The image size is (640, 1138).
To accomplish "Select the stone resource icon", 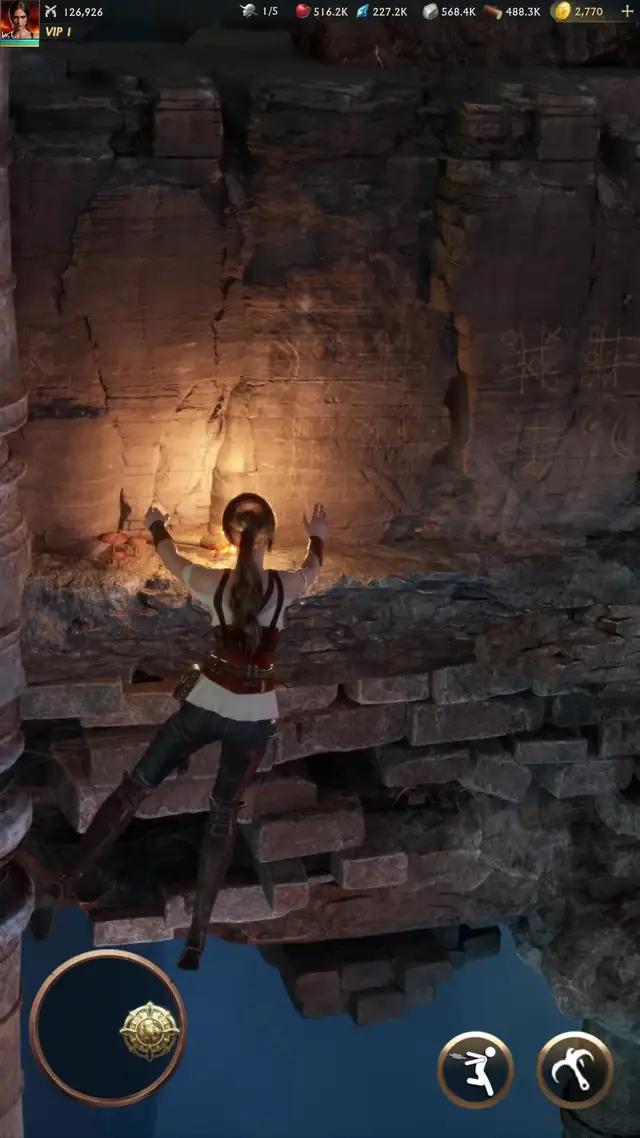I will tap(430, 11).
